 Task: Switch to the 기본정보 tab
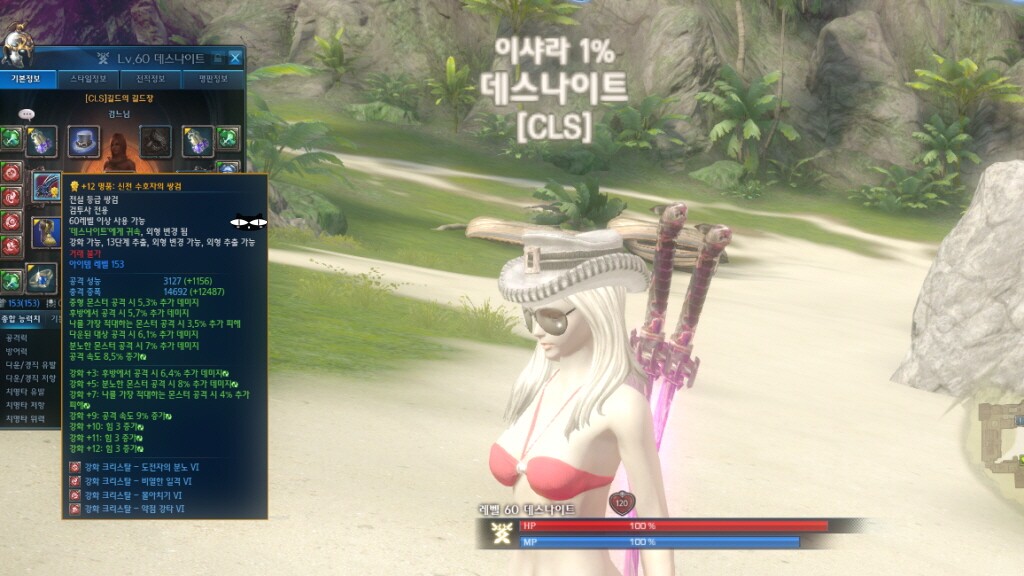[24, 79]
